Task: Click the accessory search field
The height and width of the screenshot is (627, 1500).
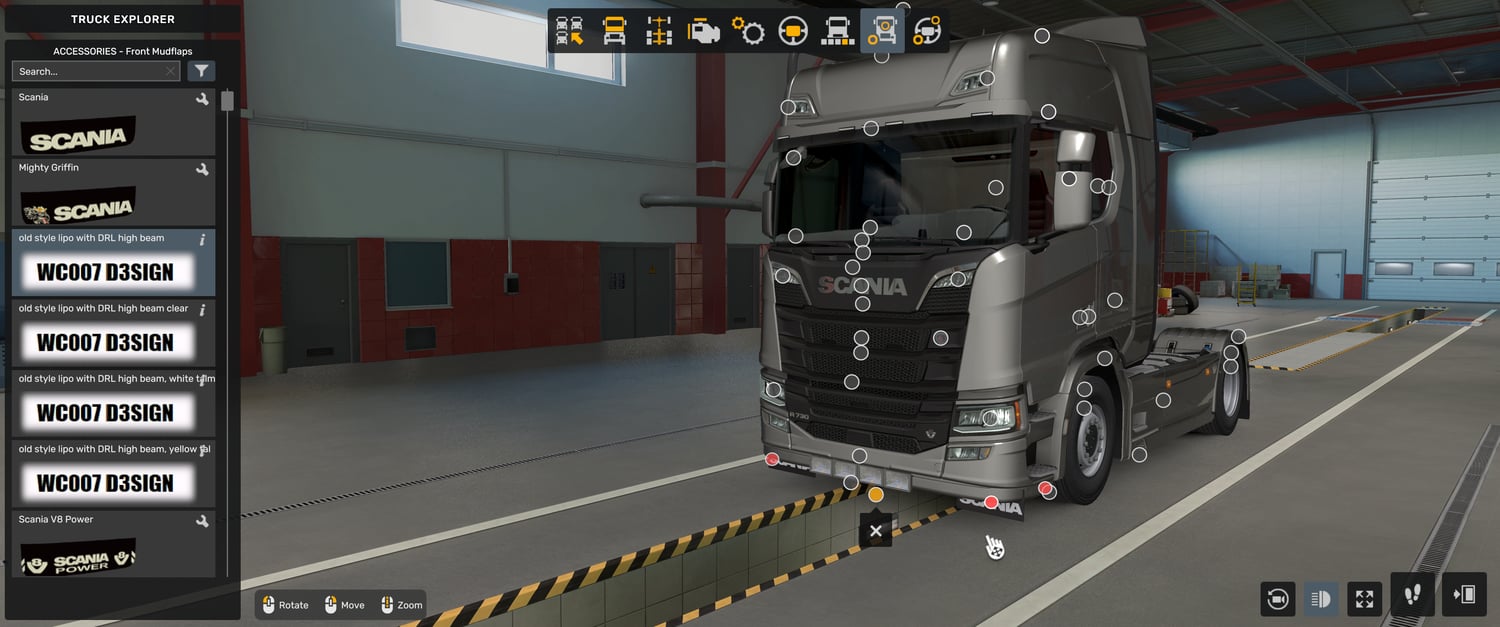Action: click(x=90, y=71)
